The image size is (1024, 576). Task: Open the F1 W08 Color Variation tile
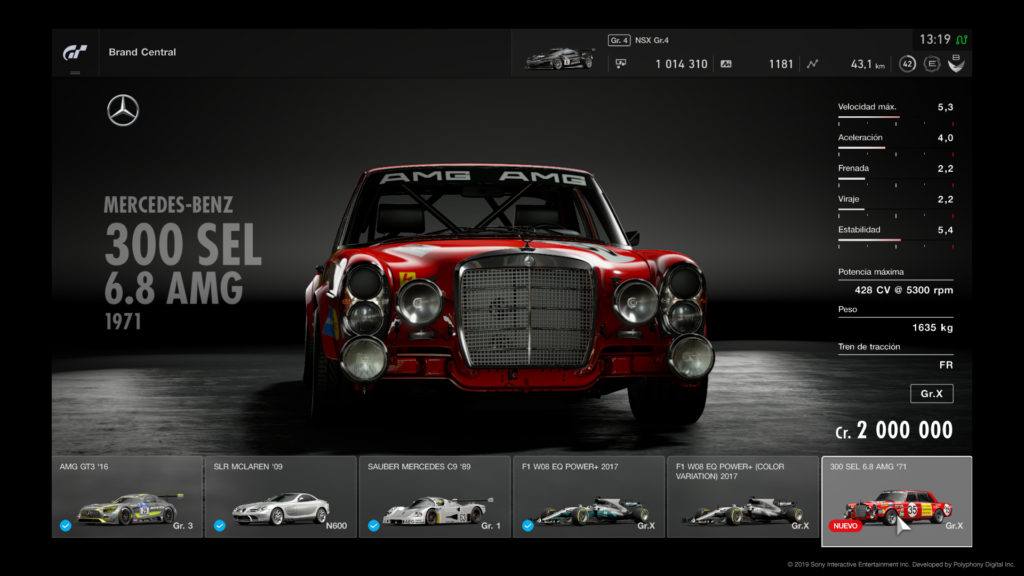click(743, 496)
